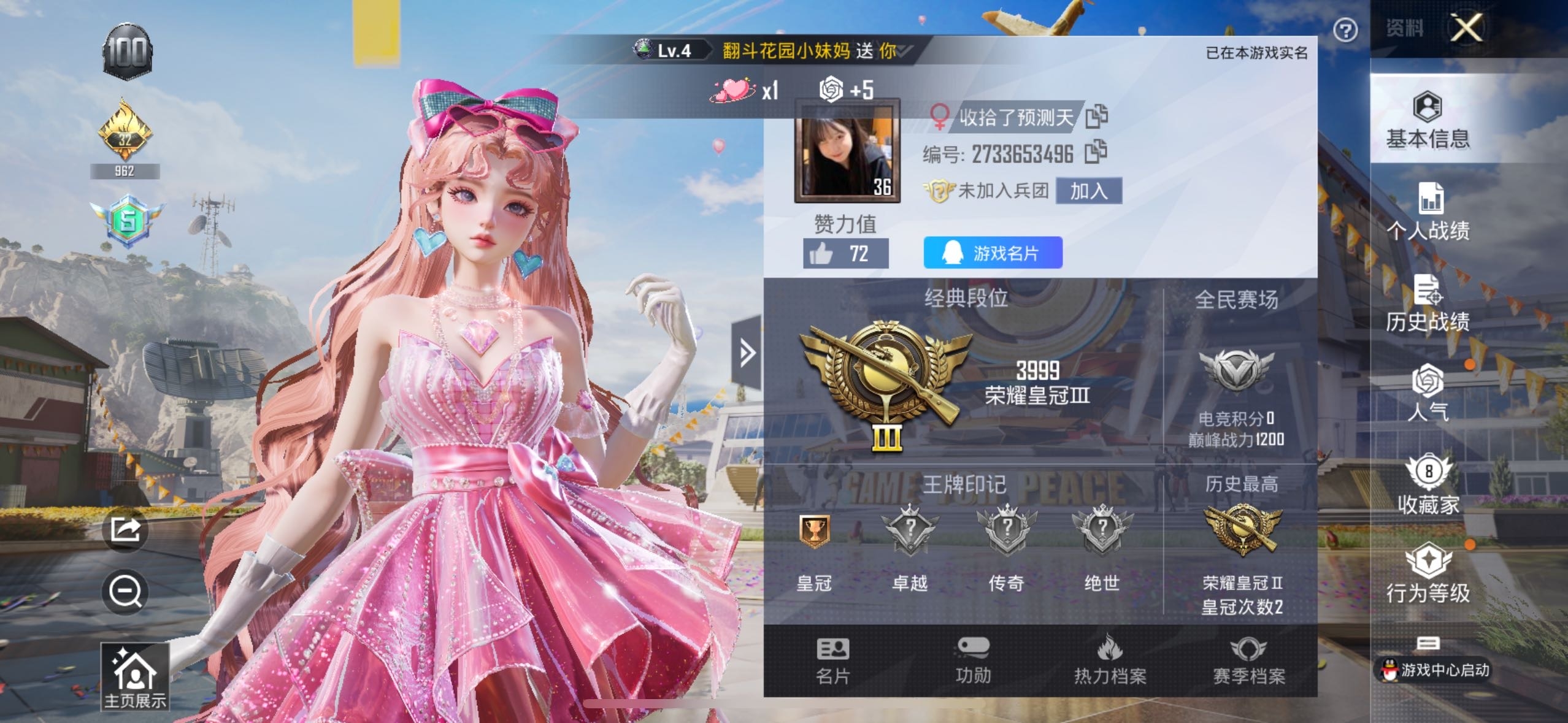Open the 游戏名片 game card button

(993, 253)
